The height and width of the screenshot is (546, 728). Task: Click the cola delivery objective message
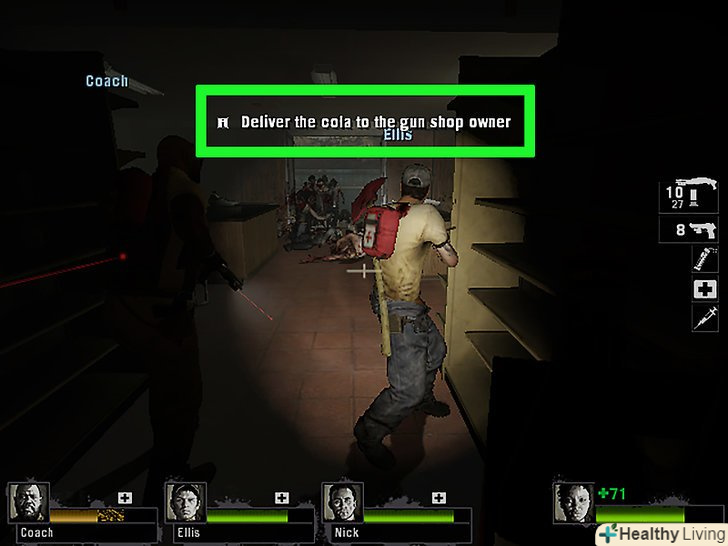[365, 122]
